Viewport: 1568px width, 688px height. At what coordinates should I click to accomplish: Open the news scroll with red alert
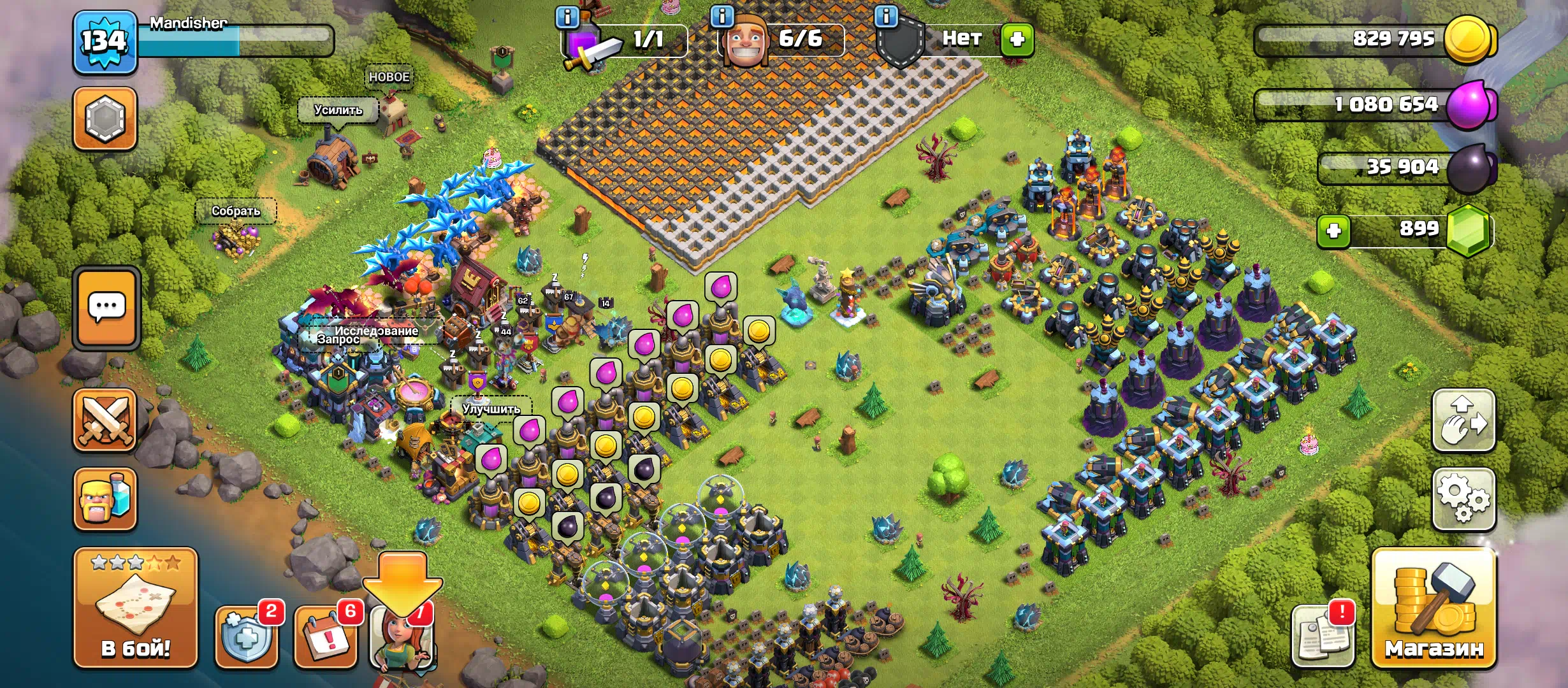point(1323,635)
